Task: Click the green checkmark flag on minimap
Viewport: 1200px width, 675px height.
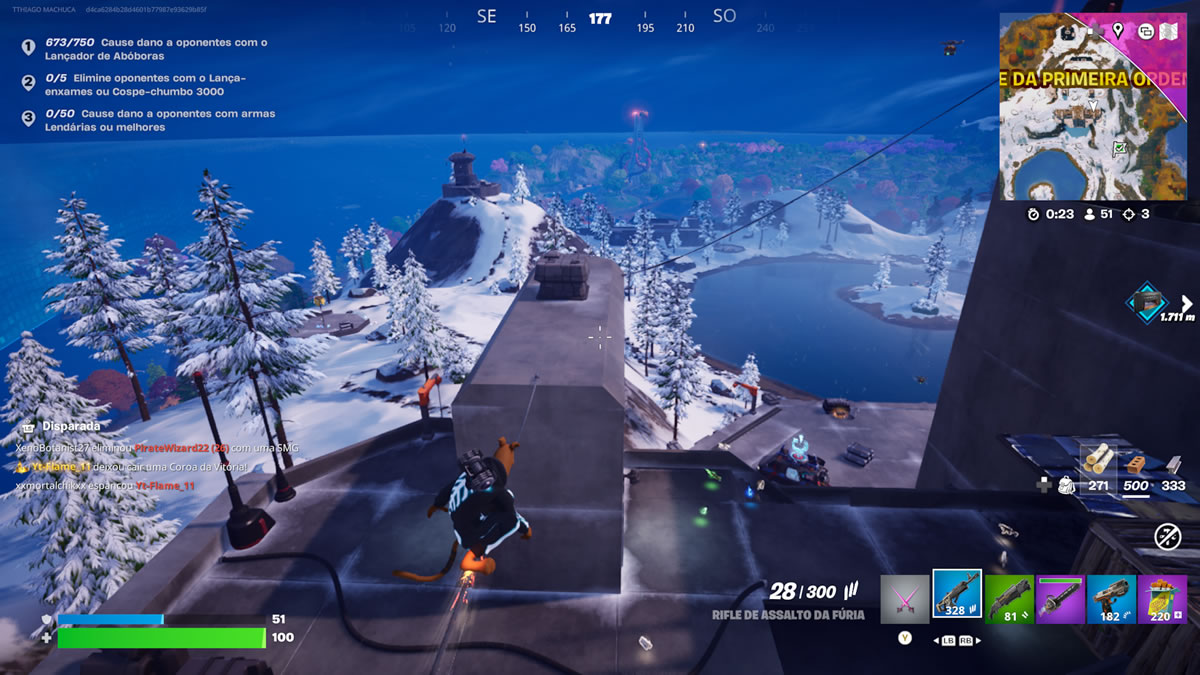Action: 1120,149
